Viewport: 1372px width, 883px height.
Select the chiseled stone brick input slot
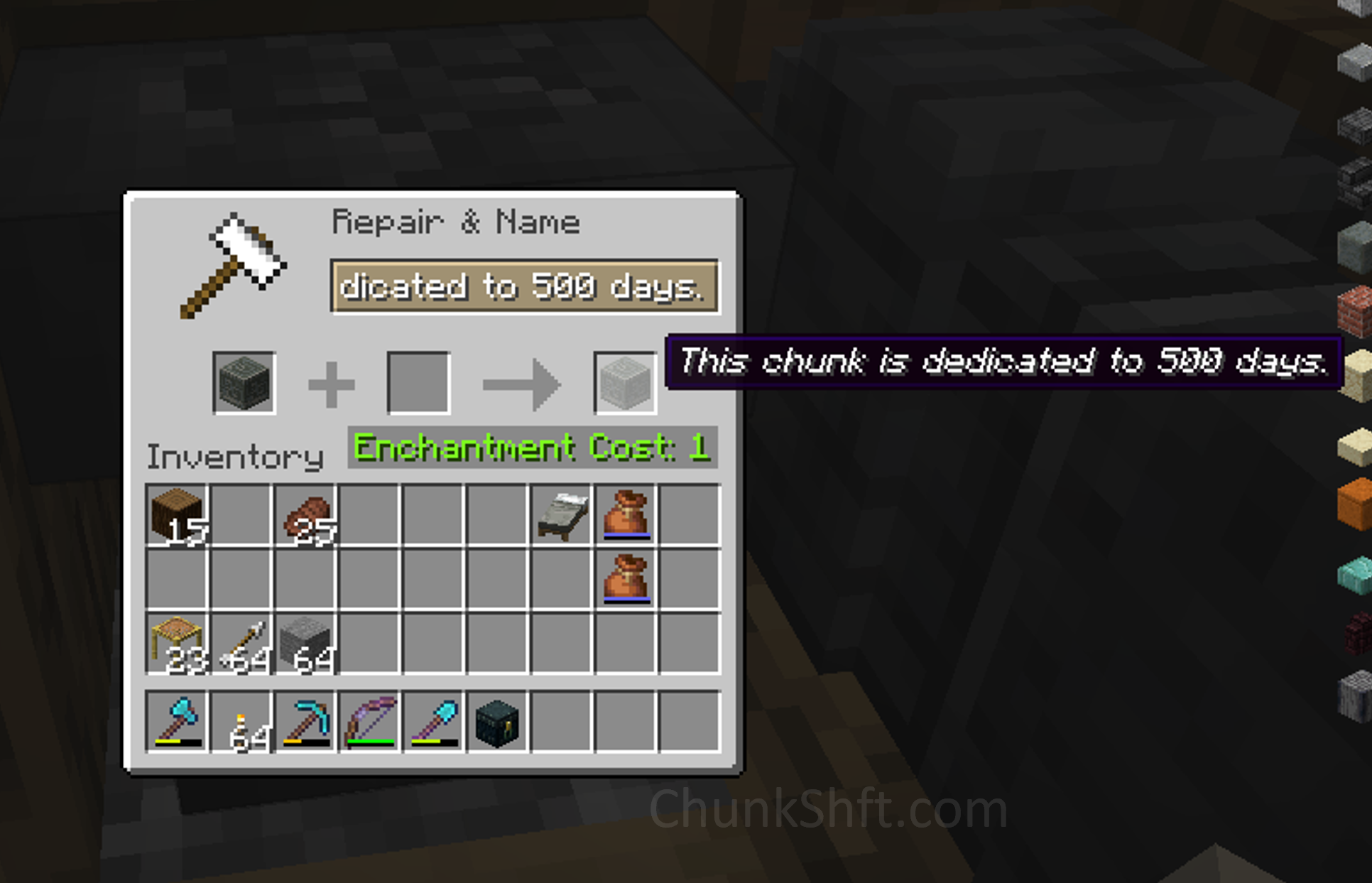click(x=244, y=383)
